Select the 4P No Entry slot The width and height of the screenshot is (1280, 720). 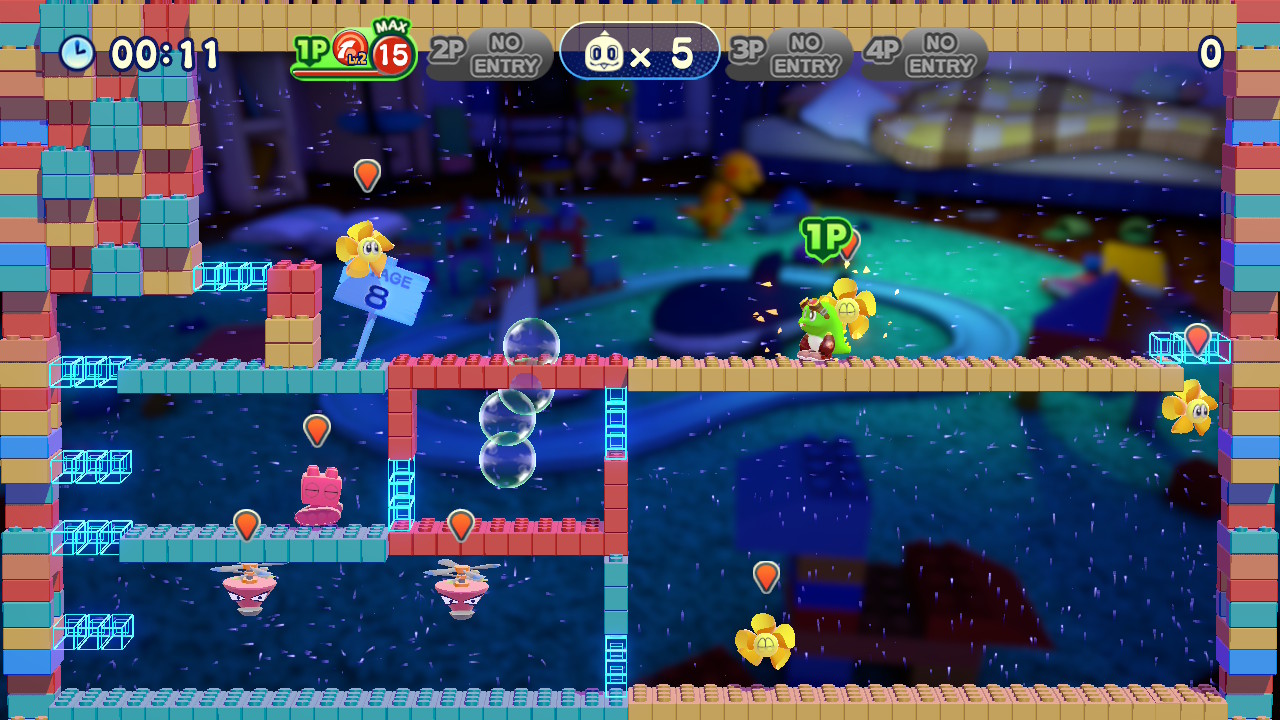click(x=925, y=54)
